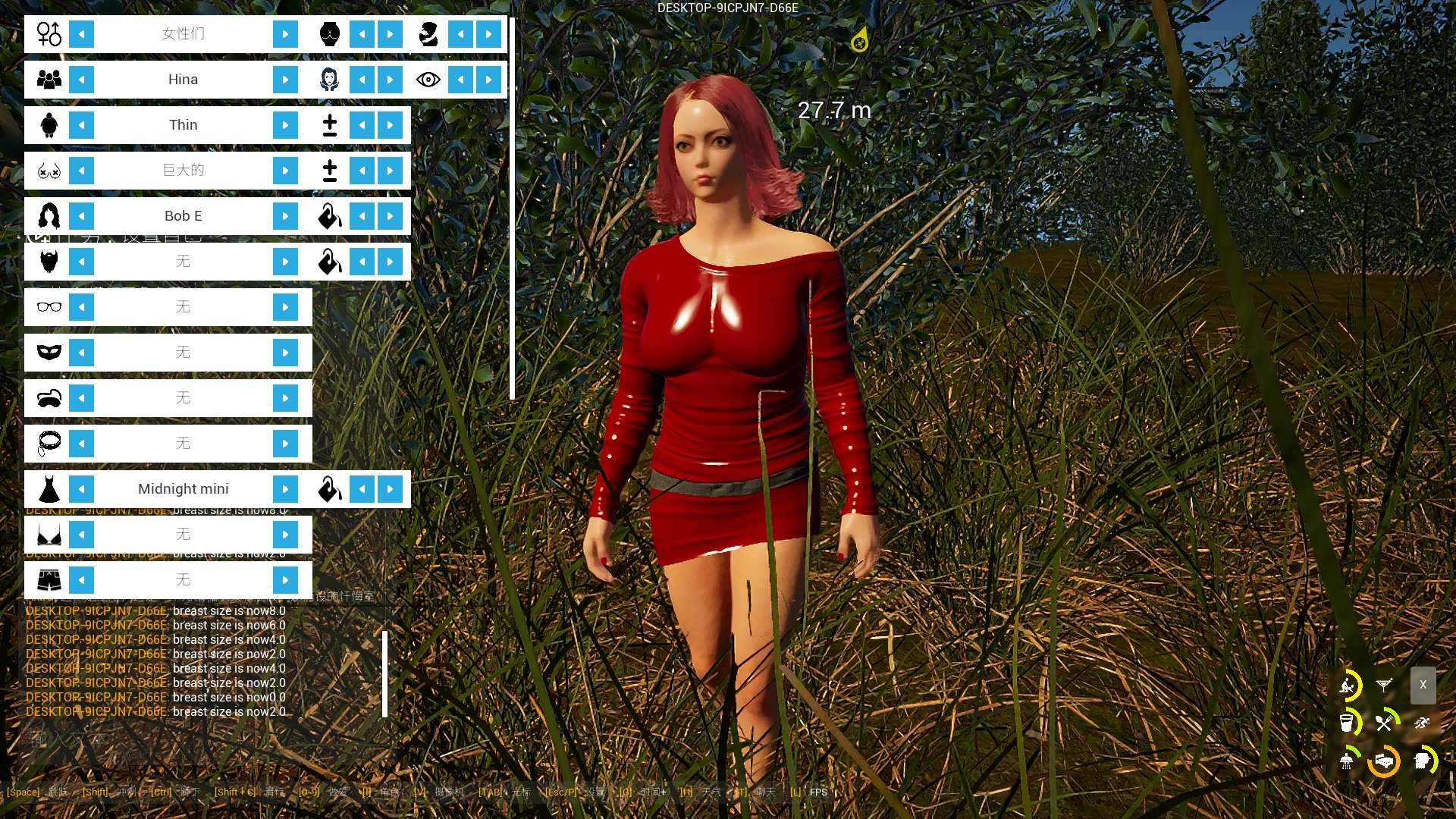Click the left arrow on the Thin body row
This screenshot has width=1456, height=819.
pos(82,124)
